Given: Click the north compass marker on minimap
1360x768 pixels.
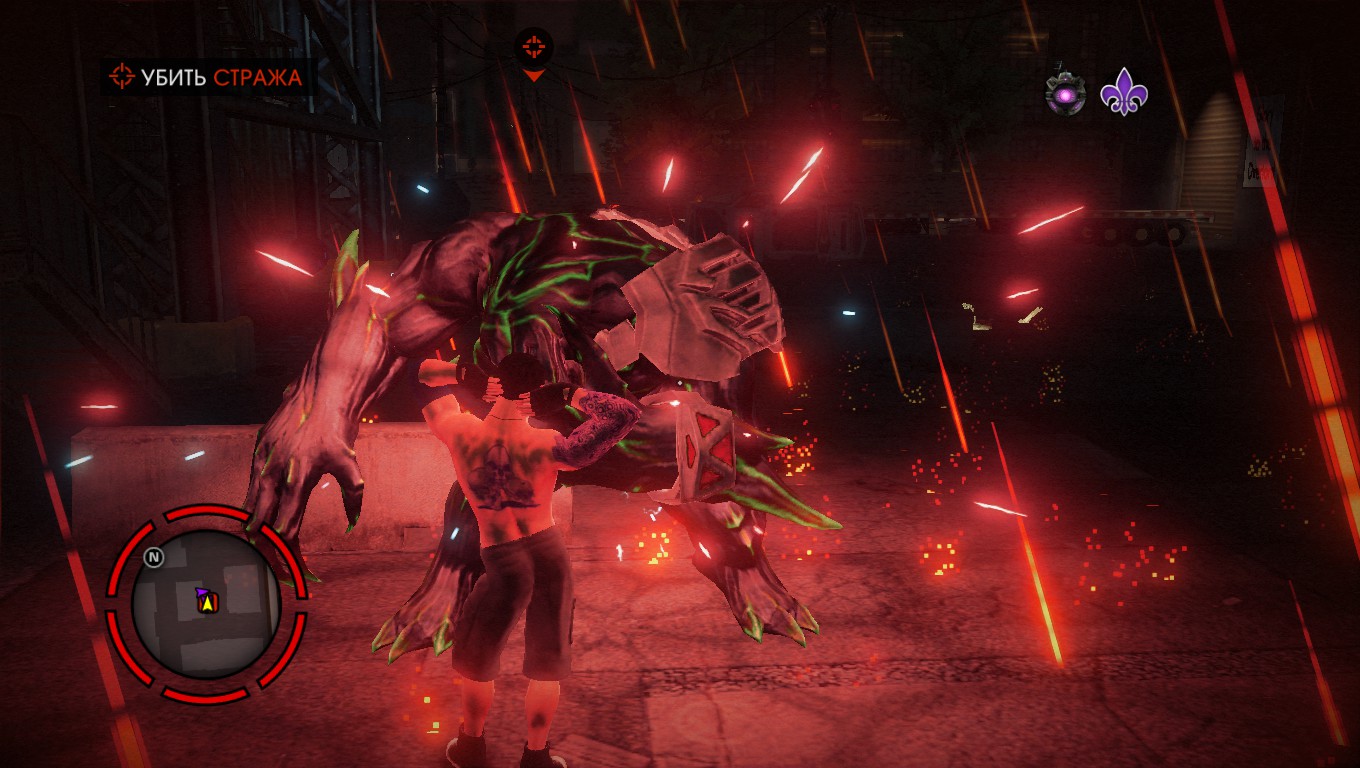Looking at the screenshot, I should (x=153, y=557).
